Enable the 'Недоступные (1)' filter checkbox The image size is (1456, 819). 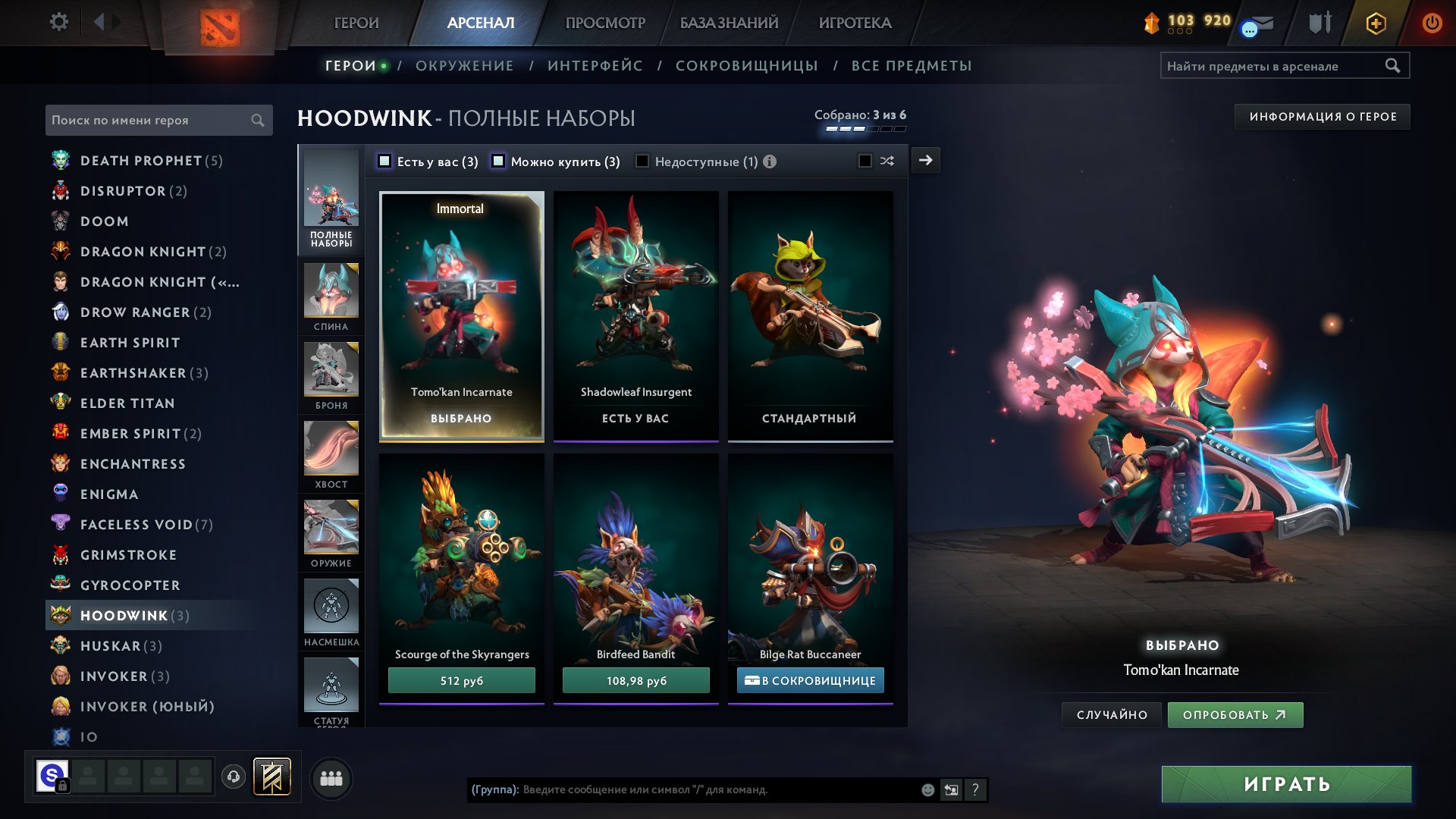[643, 161]
